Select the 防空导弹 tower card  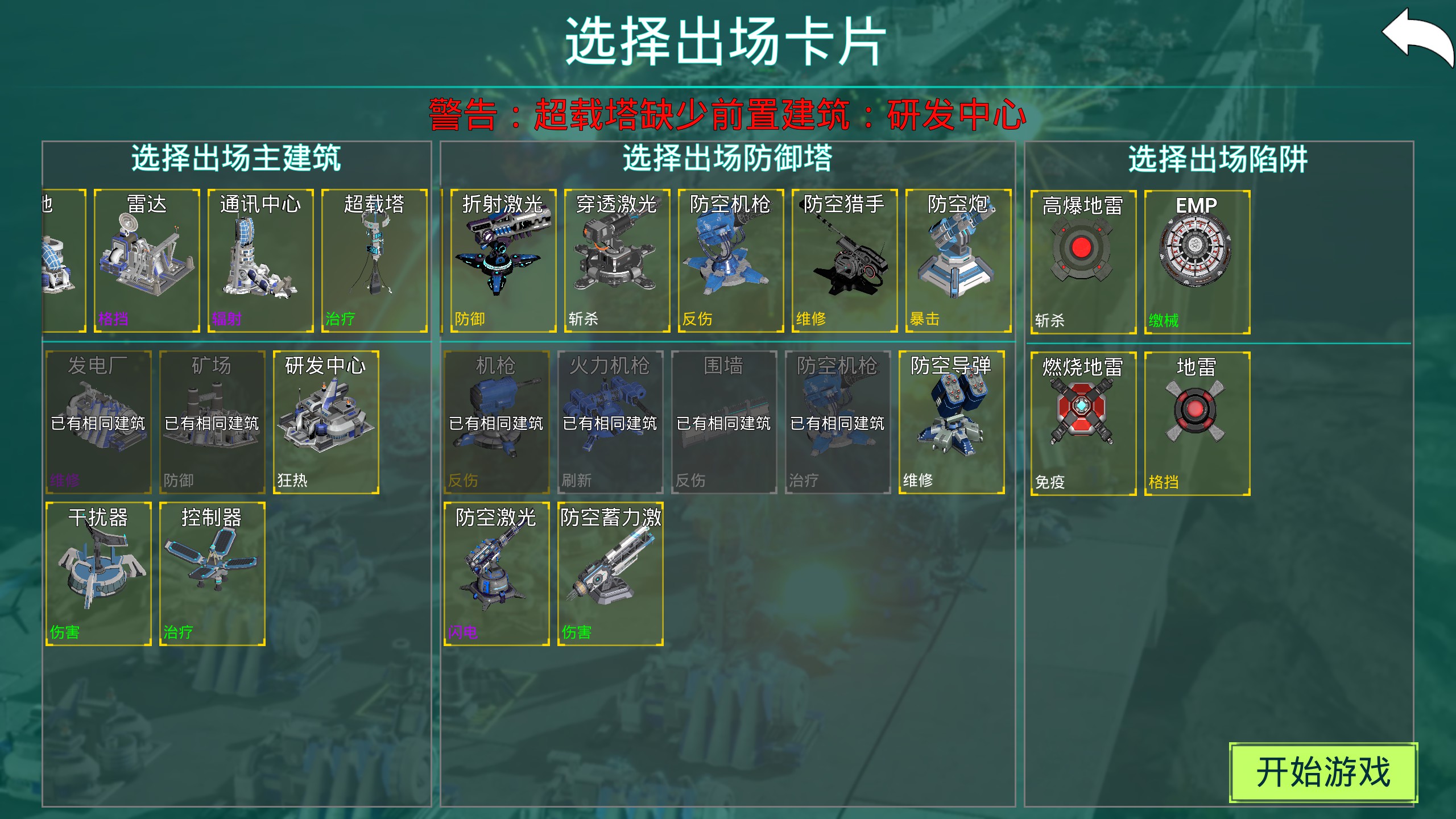tap(953, 424)
